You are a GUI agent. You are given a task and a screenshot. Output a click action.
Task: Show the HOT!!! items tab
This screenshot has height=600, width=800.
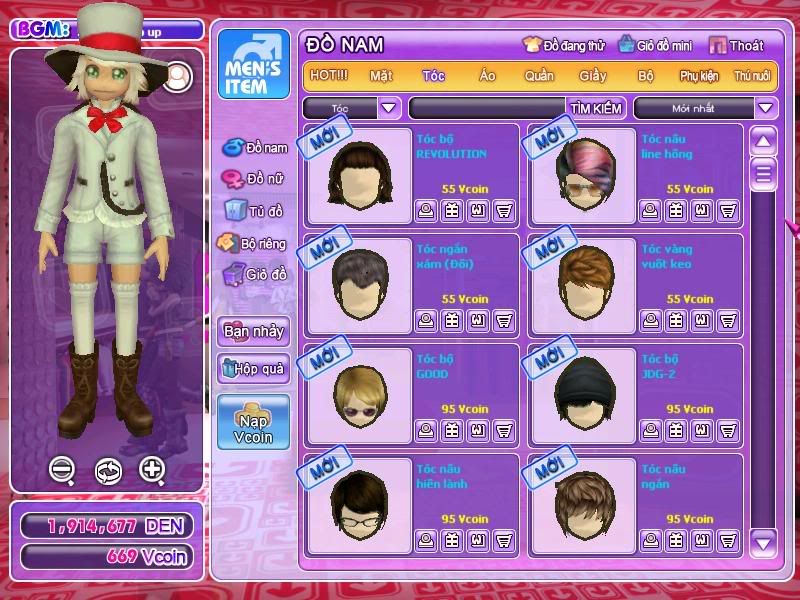pos(329,76)
